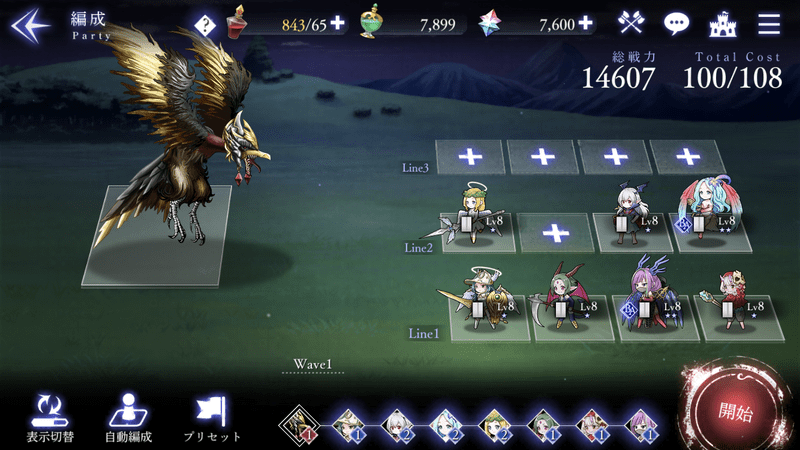The height and width of the screenshot is (450, 800).
Task: Open the question mark help icon
Action: 204,24
